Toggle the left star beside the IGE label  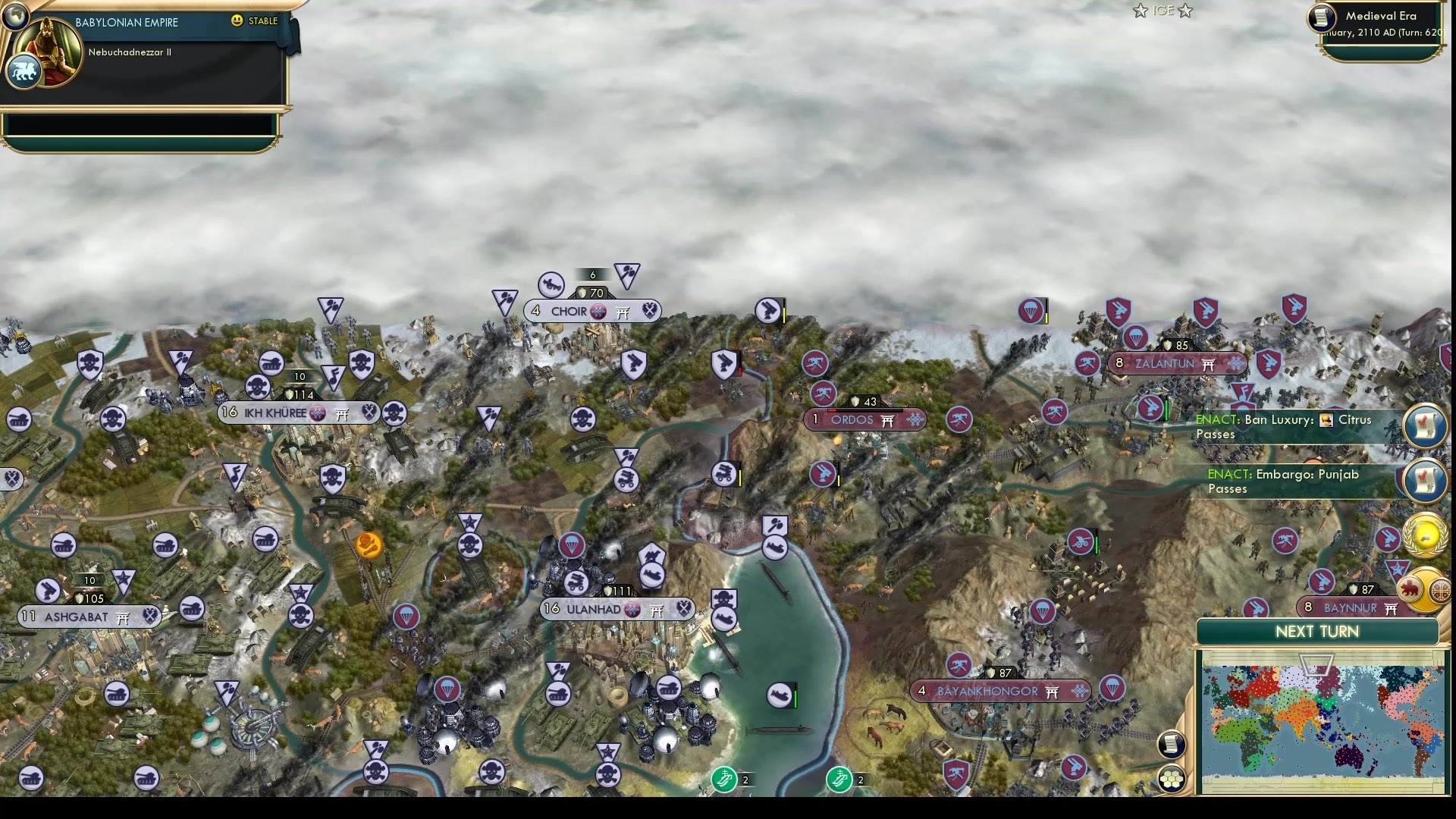point(1139,11)
